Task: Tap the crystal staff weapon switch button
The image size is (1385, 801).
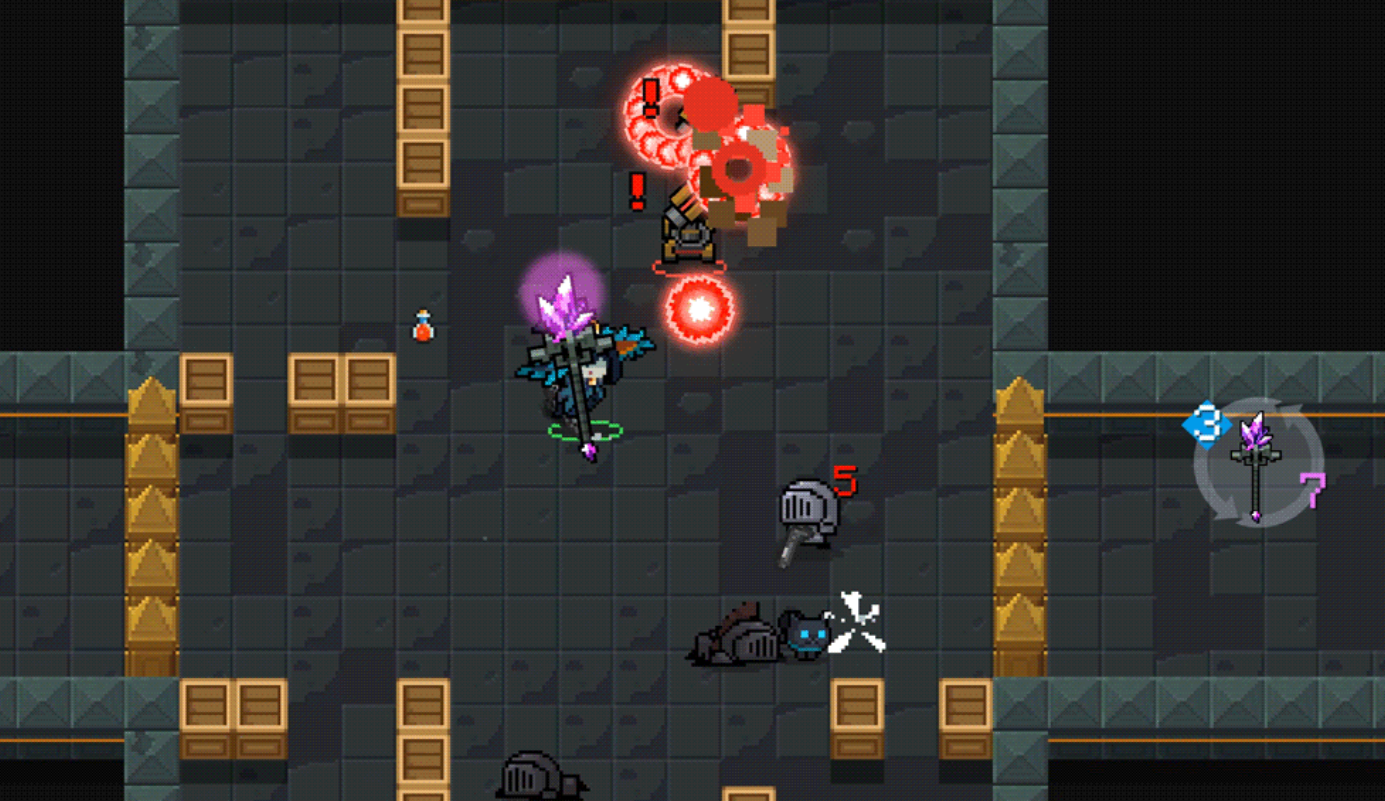Action: (x=1257, y=463)
